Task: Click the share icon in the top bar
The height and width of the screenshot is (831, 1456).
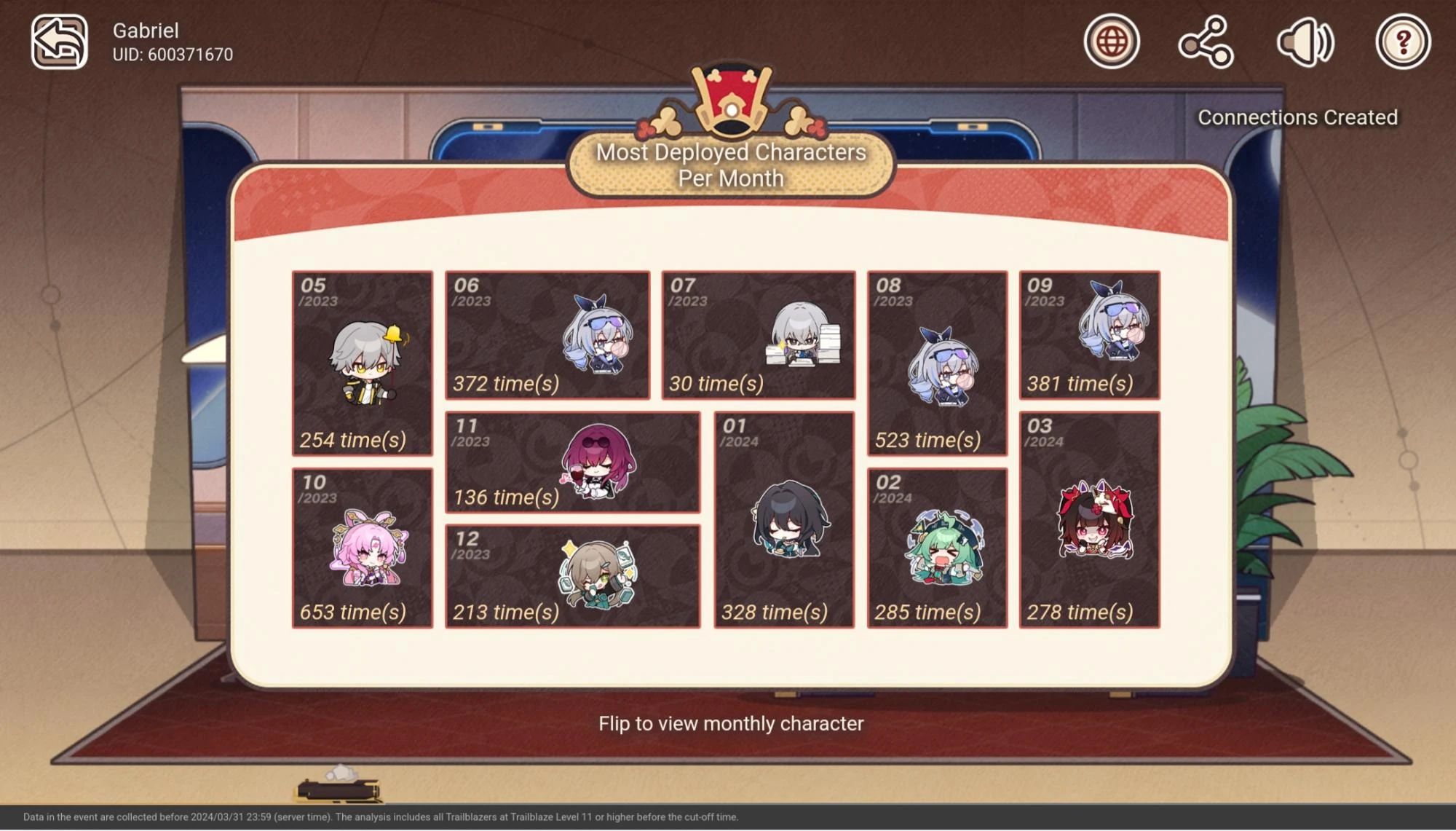Action: click(x=1206, y=42)
